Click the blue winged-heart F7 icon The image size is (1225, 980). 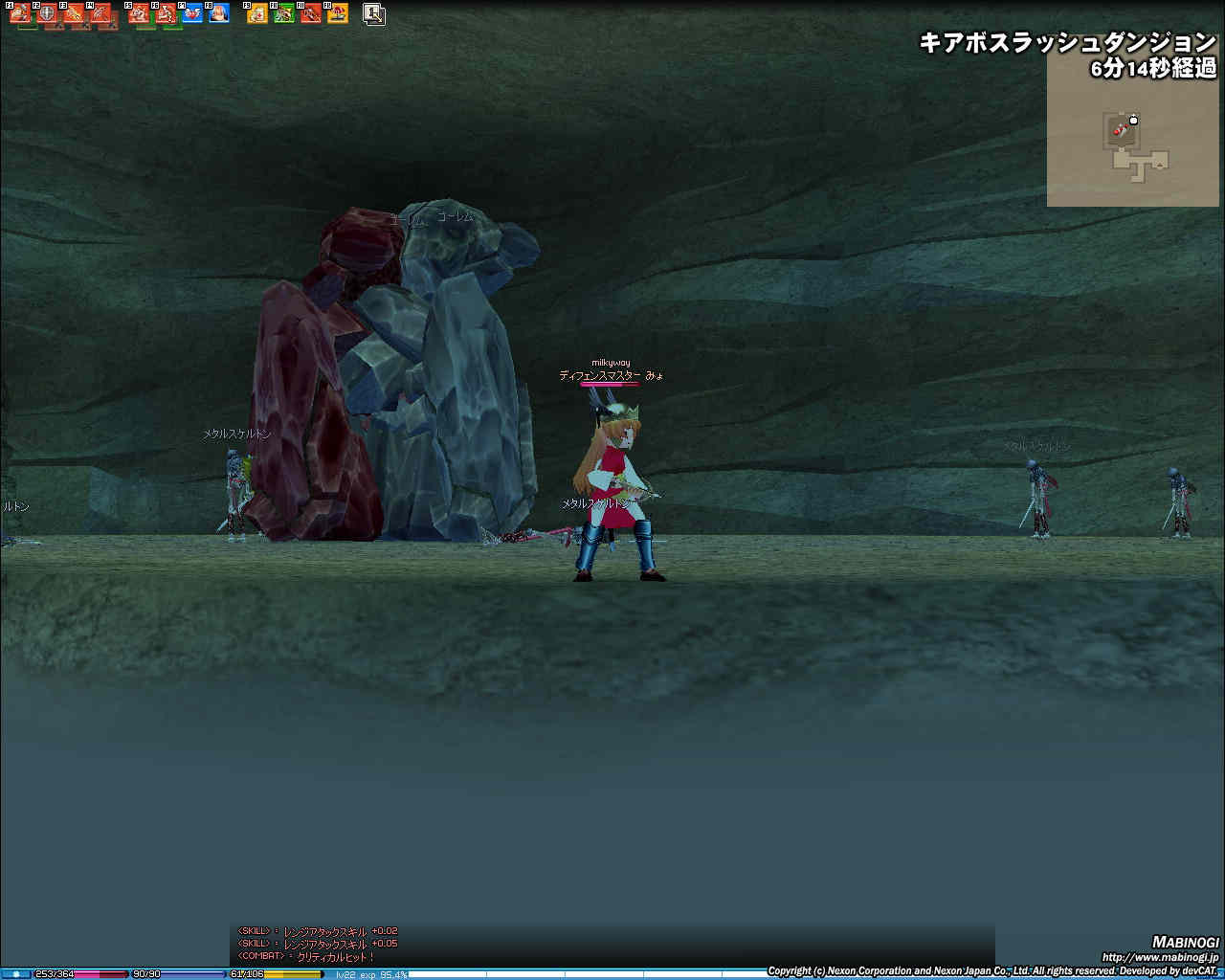(193, 13)
